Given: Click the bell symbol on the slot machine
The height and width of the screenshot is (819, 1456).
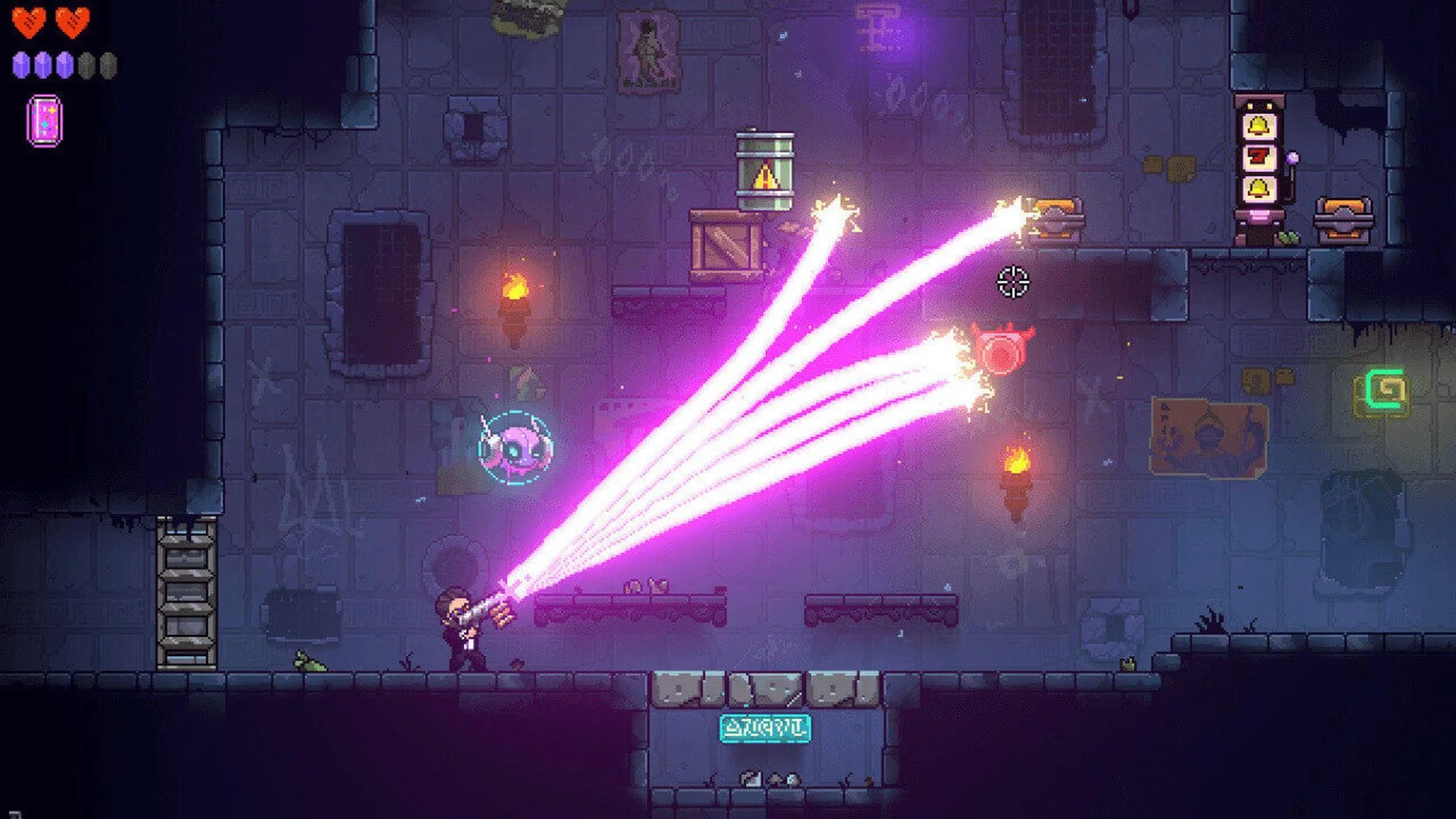Looking at the screenshot, I should tap(1257, 125).
